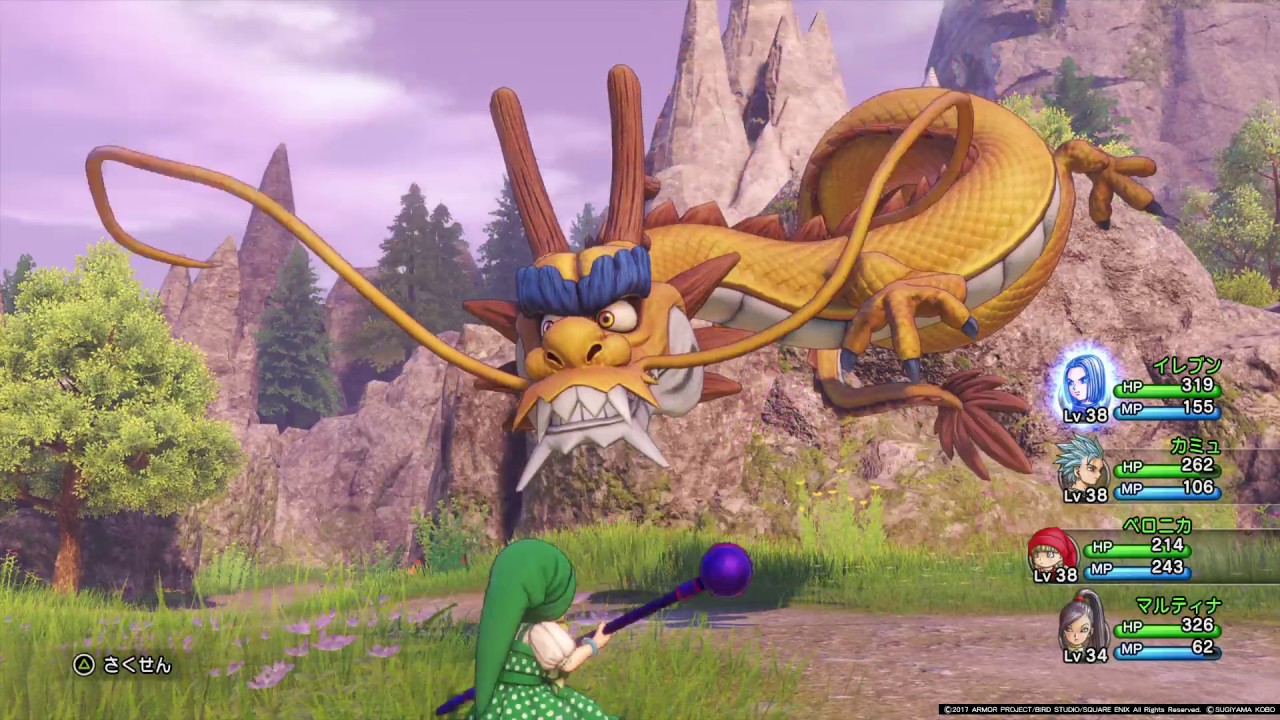Select マルティナ's party portrait
The image size is (1280, 720).
1084,622
